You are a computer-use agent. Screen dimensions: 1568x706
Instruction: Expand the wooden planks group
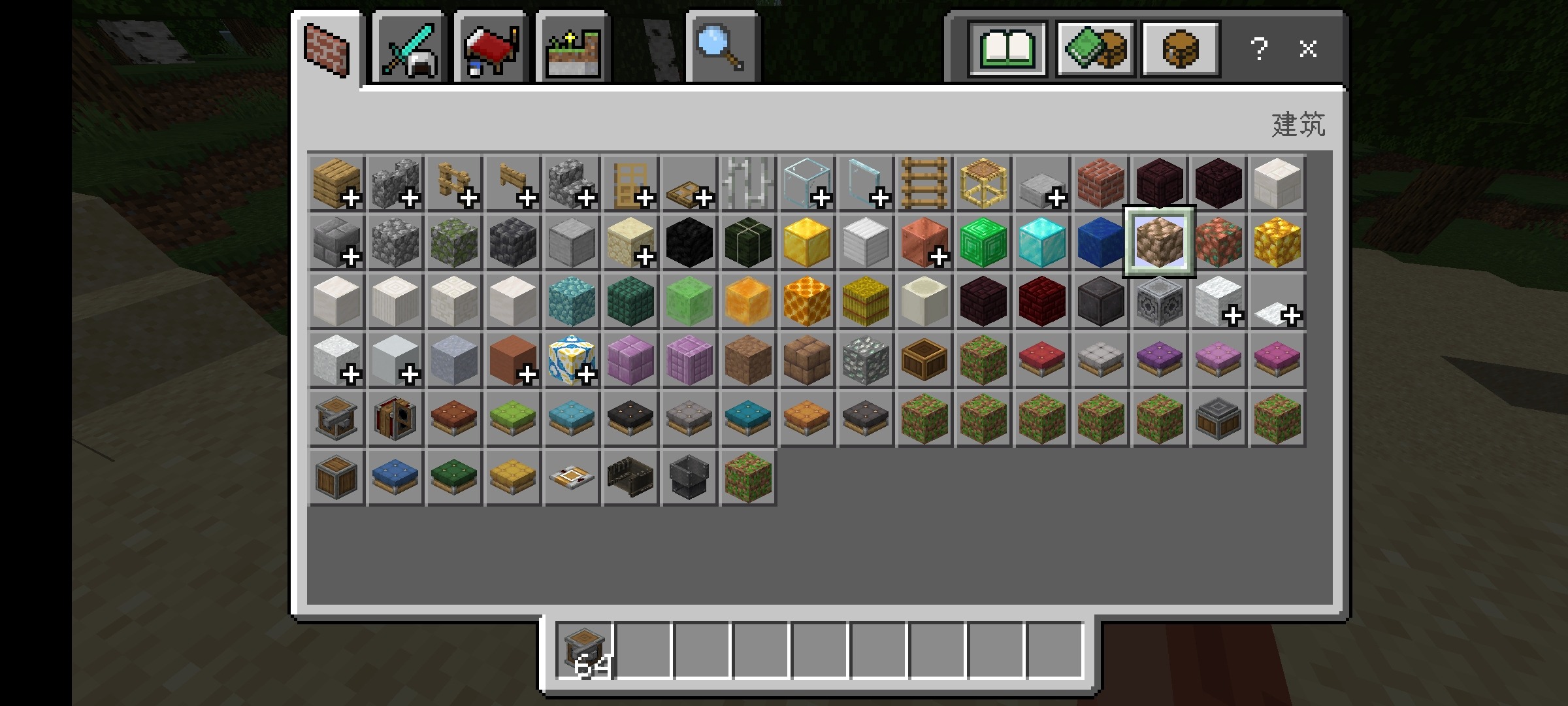[335, 184]
